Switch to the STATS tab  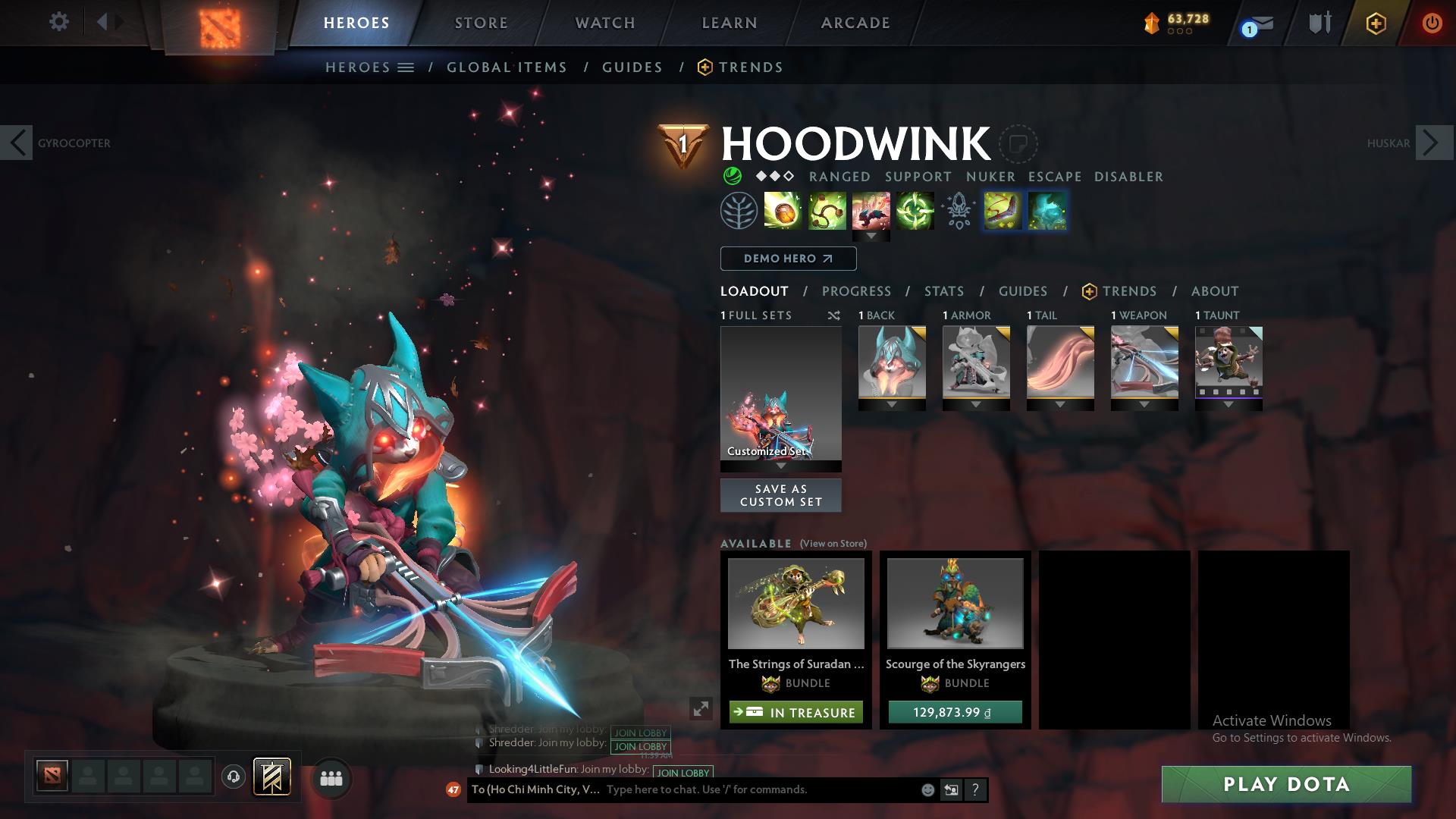point(943,290)
